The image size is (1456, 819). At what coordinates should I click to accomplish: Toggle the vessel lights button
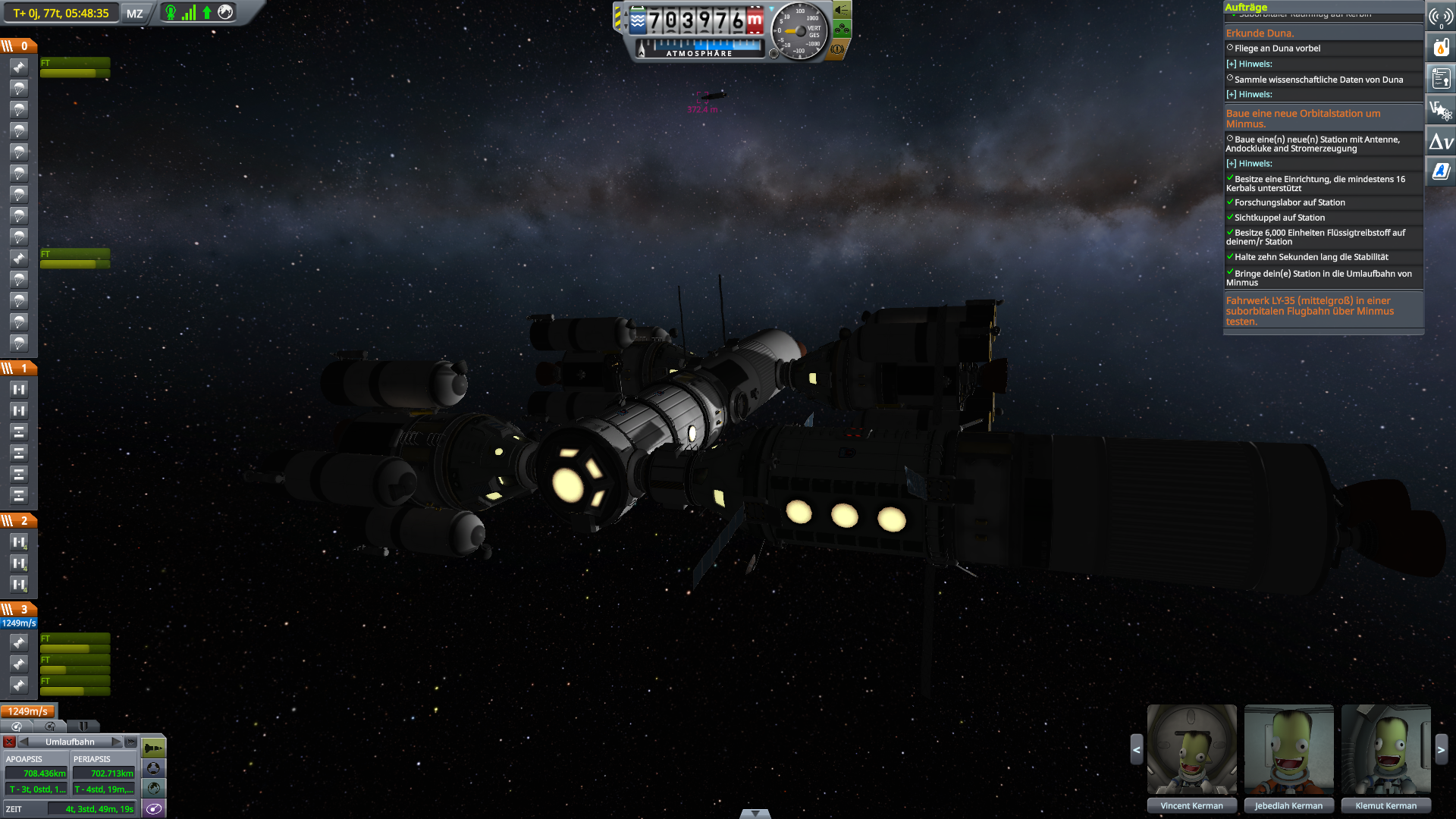click(842, 11)
